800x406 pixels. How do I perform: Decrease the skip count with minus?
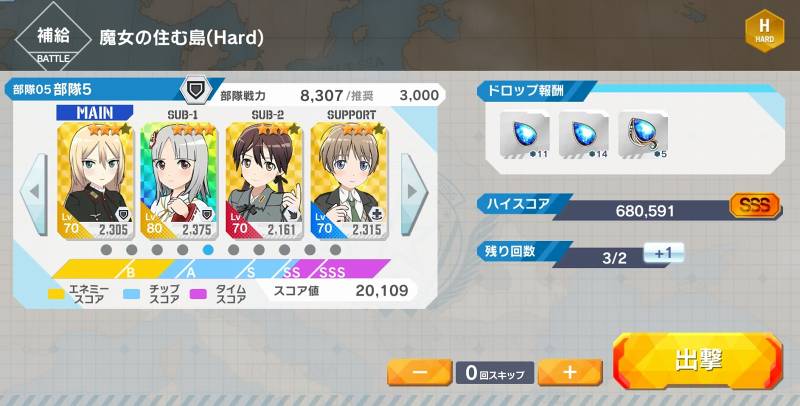[419, 372]
